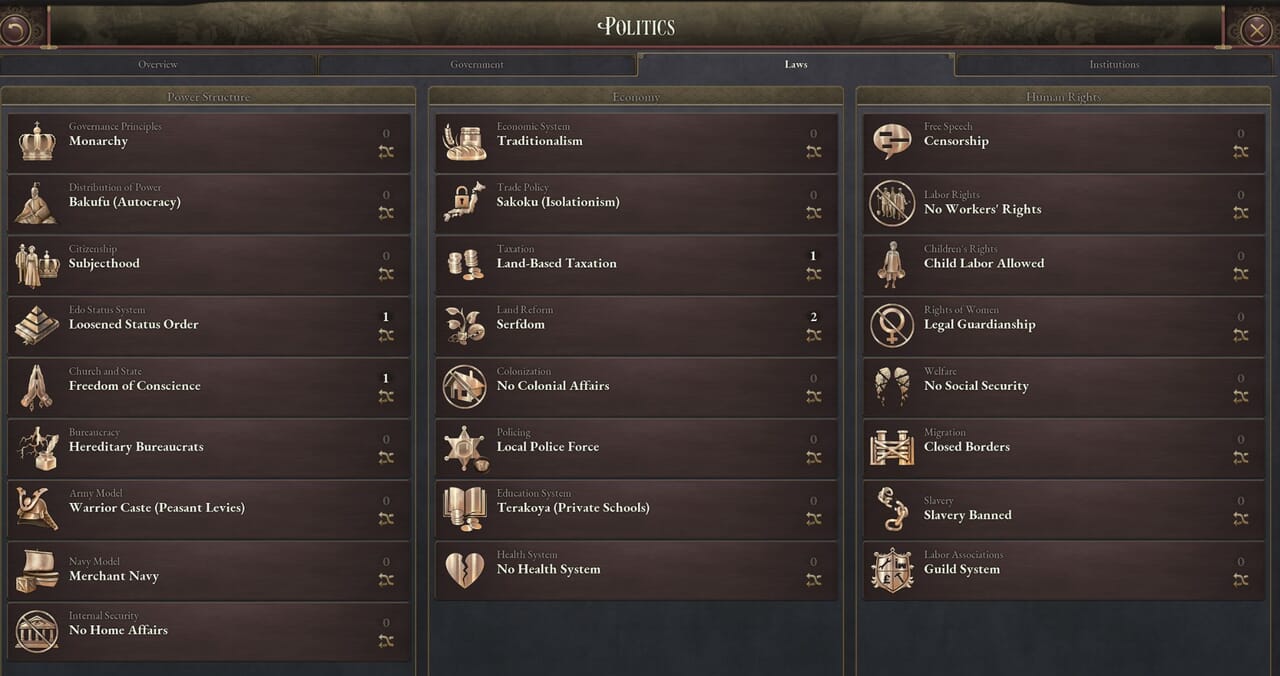Go back using the top-left arrow button
Screen dimensions: 1280x676
point(15,29)
